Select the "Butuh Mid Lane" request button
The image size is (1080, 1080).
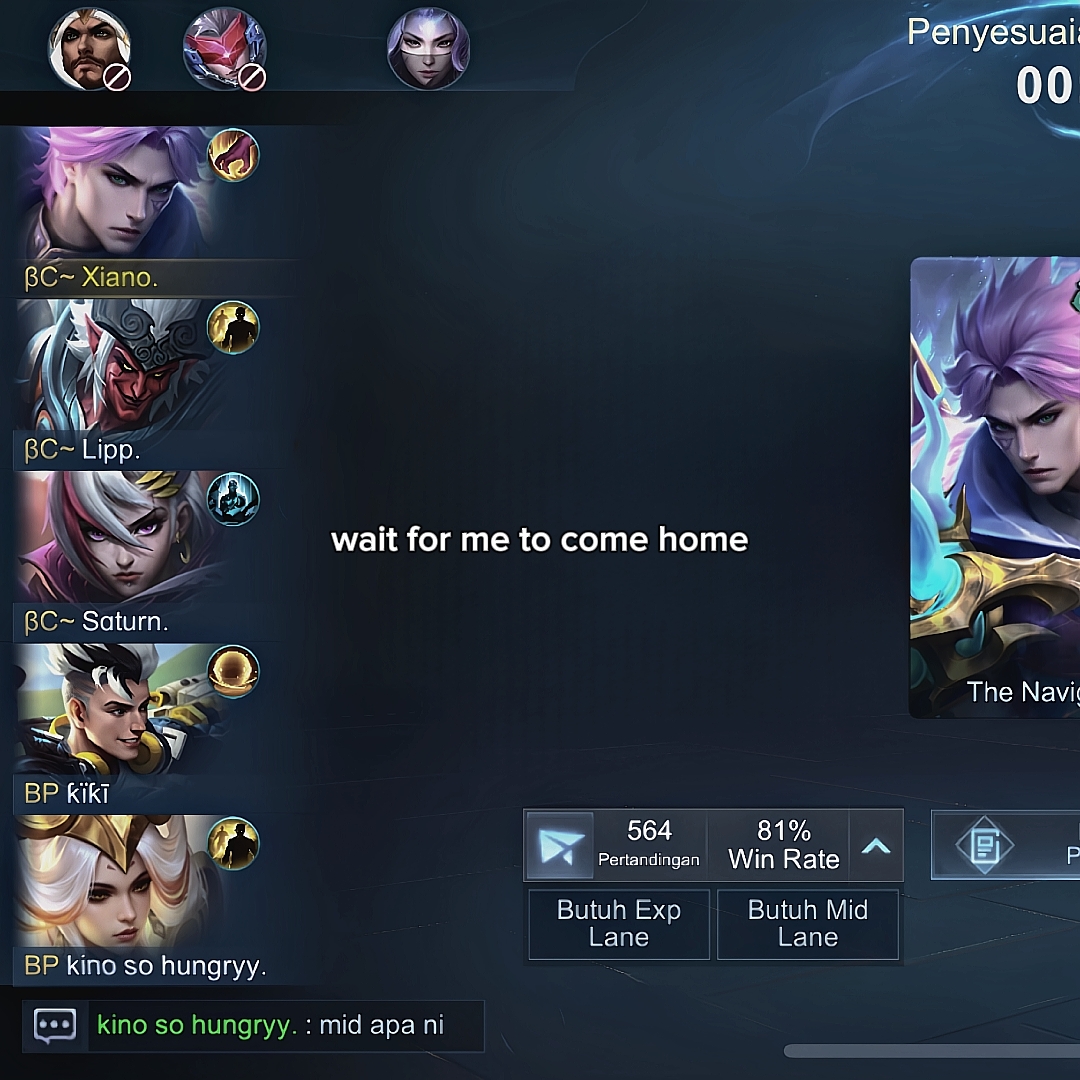807,924
